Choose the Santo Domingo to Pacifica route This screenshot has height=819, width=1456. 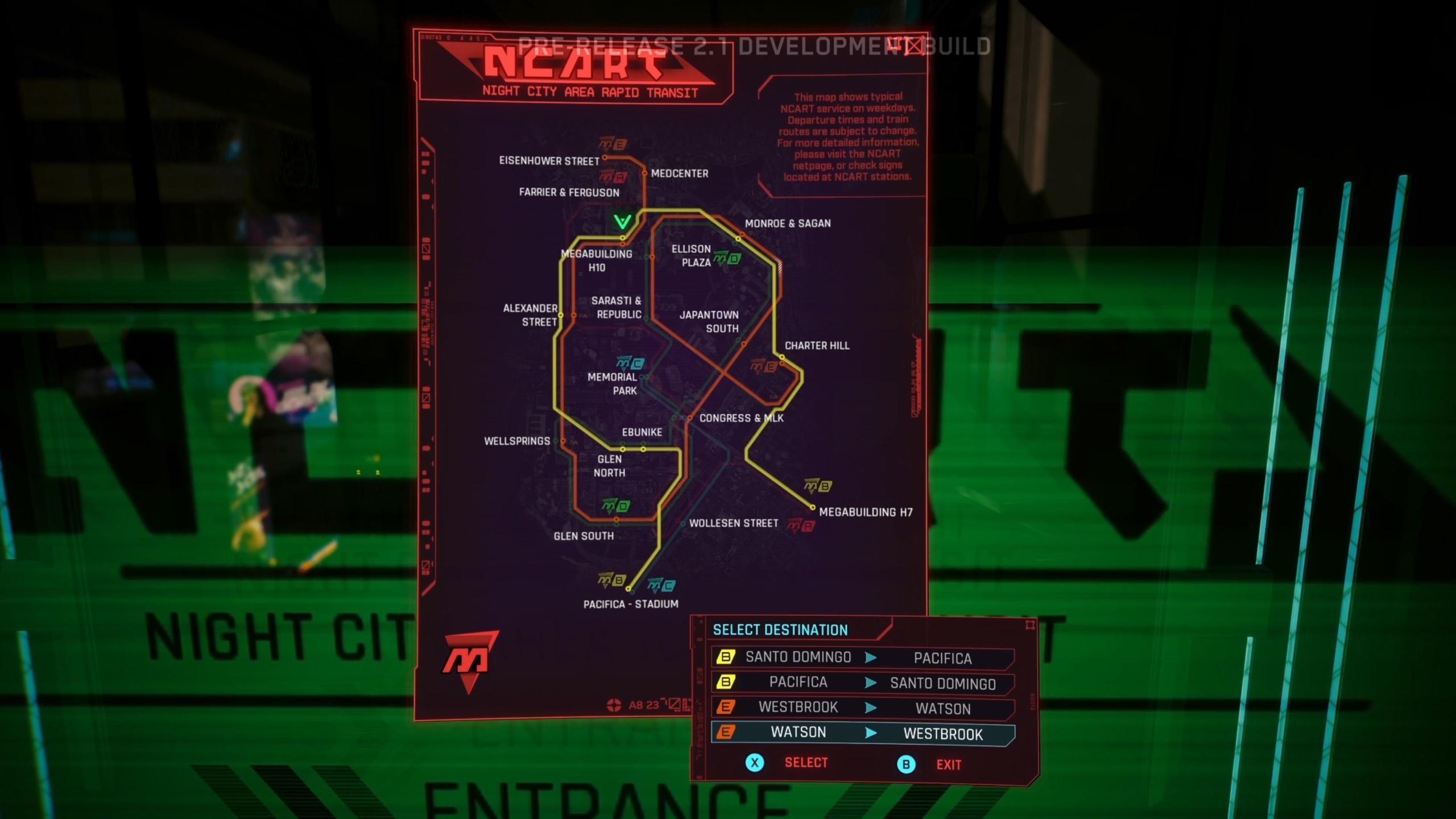click(862, 657)
